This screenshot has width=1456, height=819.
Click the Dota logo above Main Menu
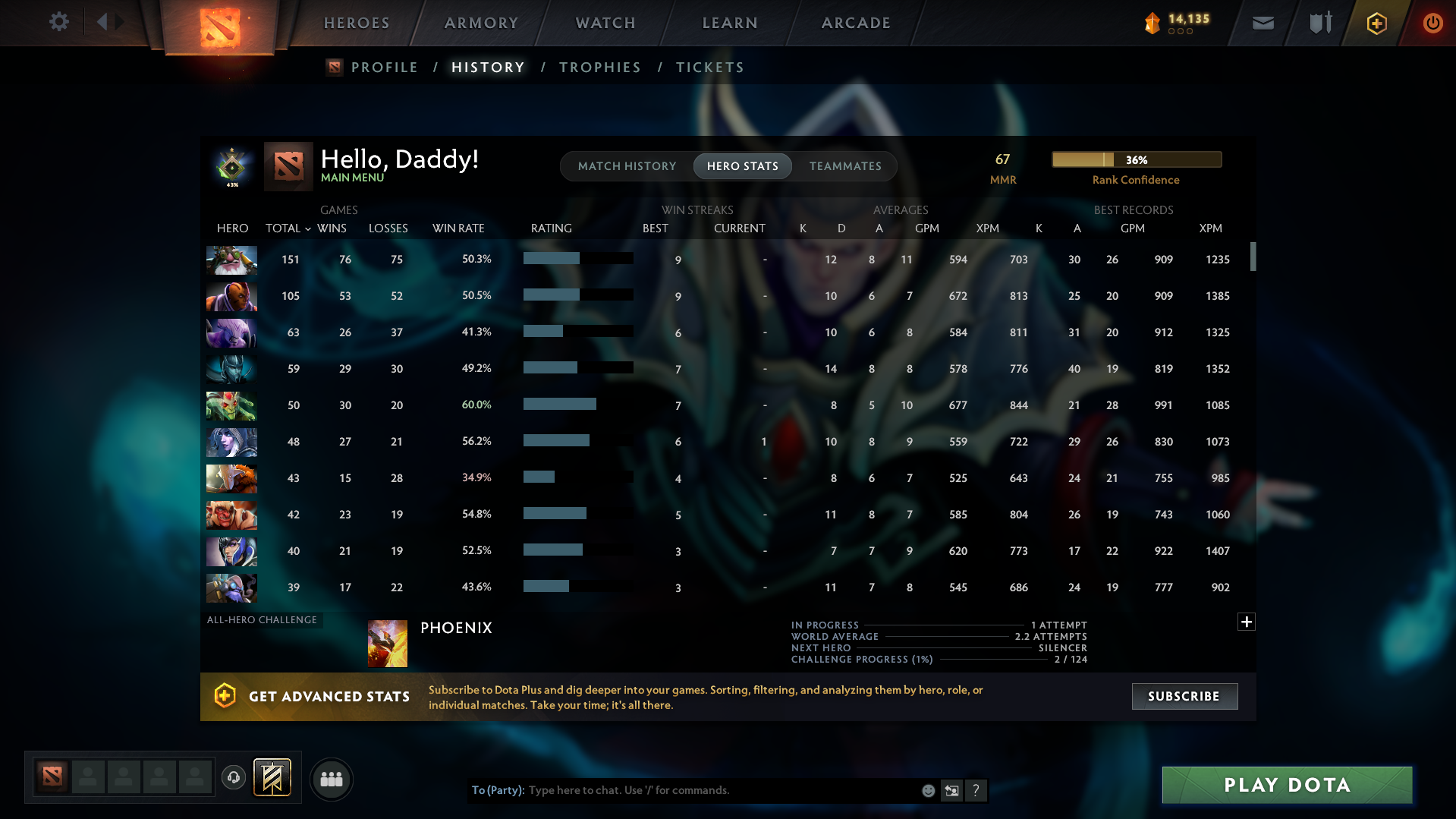[x=288, y=166]
